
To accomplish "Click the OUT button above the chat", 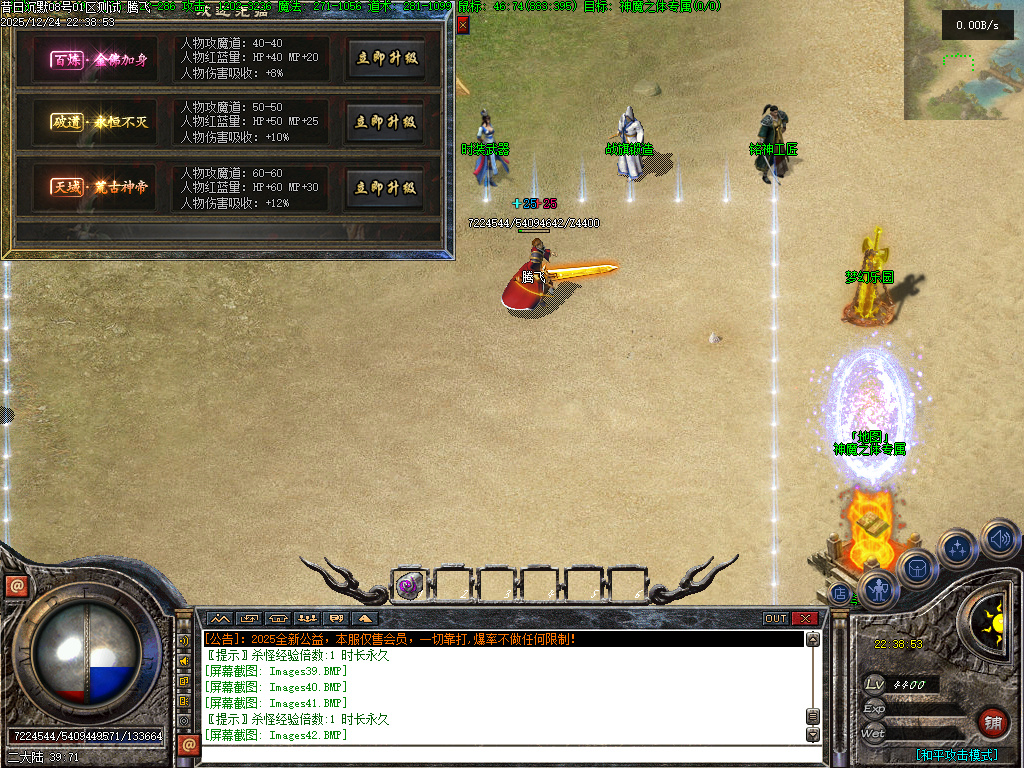I will point(776,619).
